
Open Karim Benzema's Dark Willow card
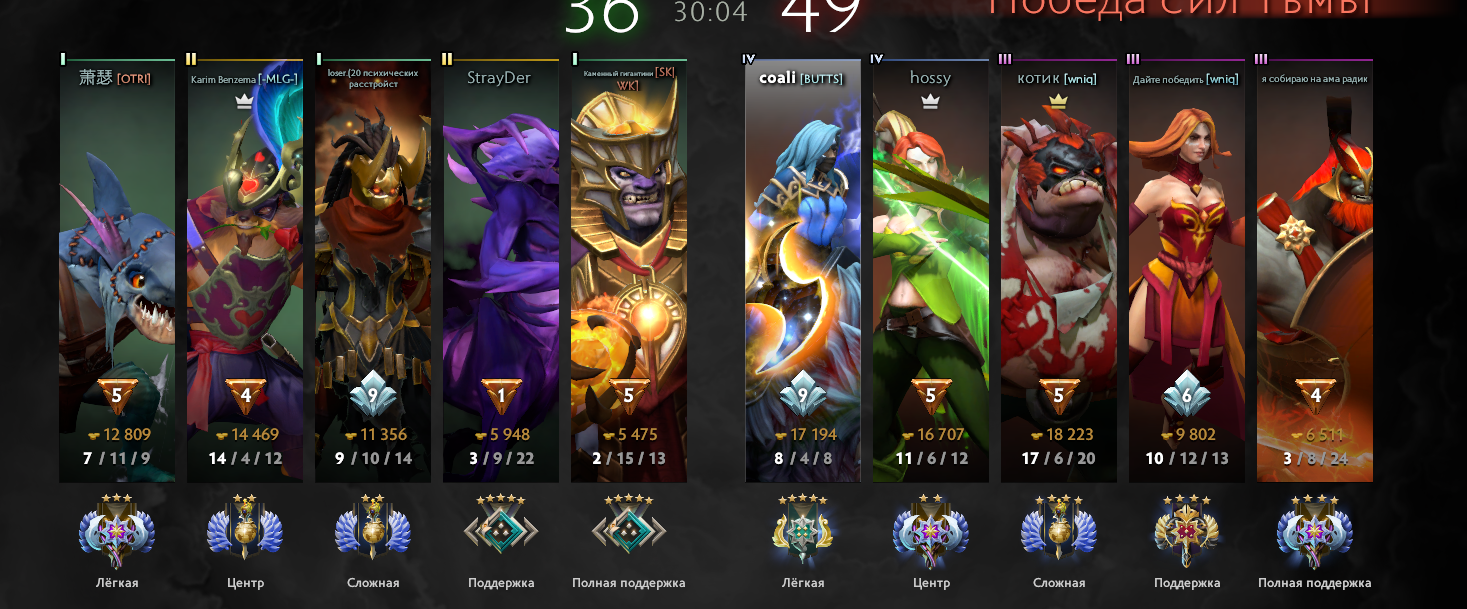245,270
